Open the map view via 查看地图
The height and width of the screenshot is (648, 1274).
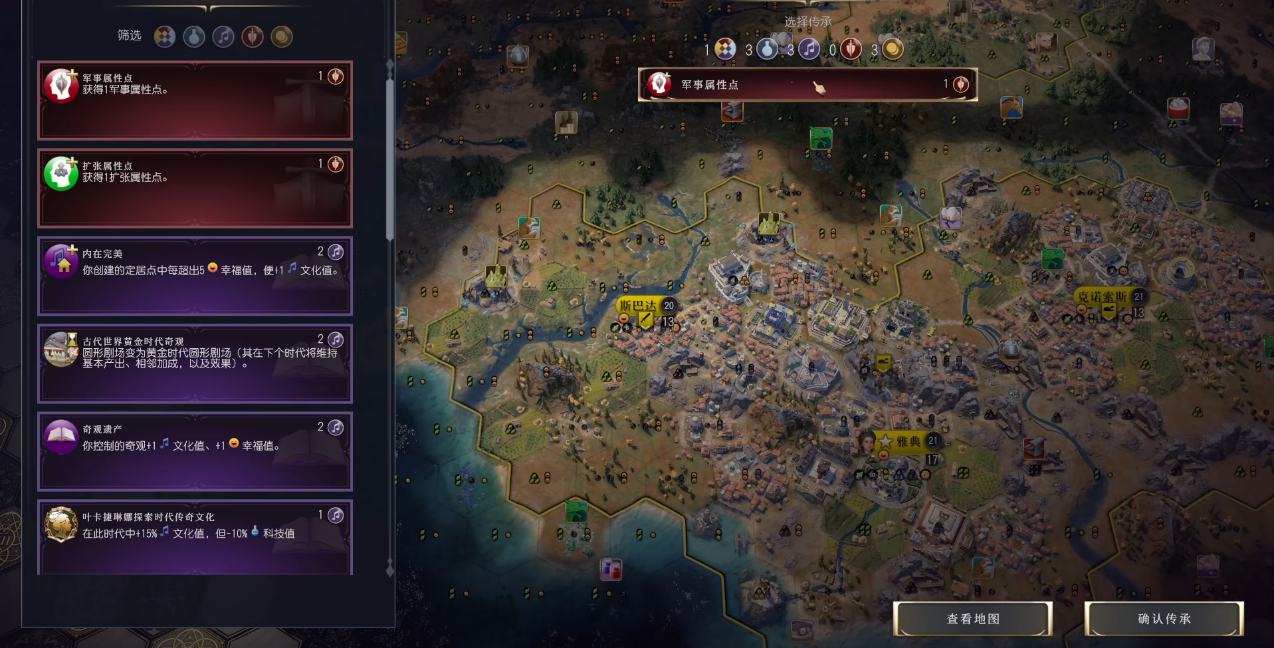point(973,619)
